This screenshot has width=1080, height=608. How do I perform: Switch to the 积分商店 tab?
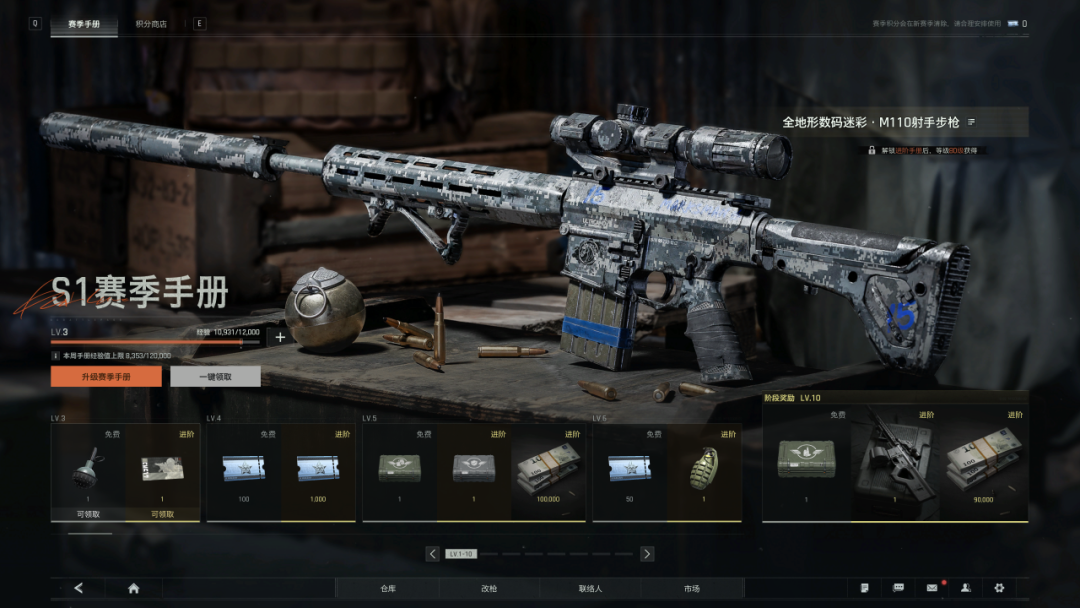[x=151, y=23]
